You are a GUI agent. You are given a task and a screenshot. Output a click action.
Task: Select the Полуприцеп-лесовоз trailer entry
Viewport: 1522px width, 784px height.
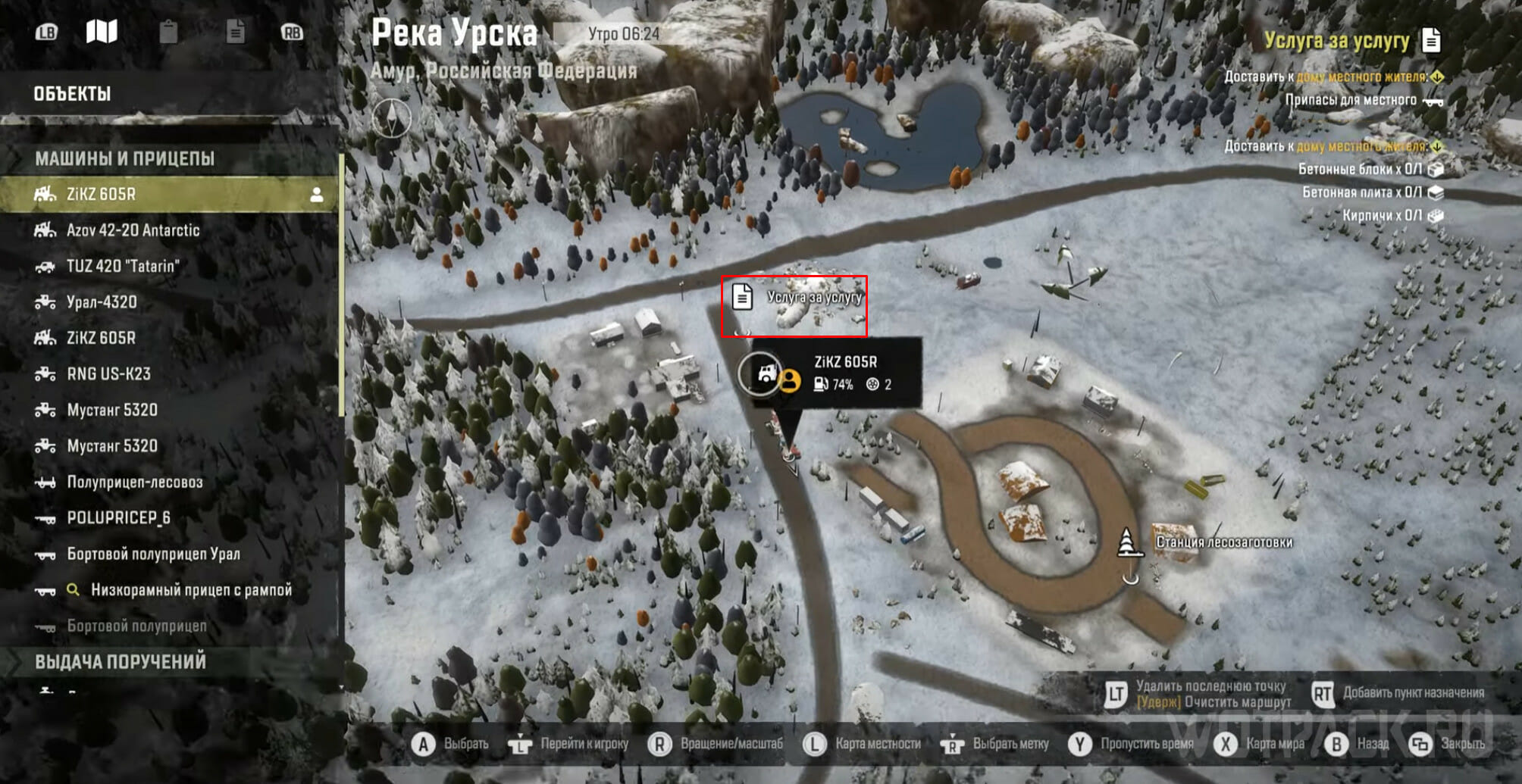pos(134,483)
